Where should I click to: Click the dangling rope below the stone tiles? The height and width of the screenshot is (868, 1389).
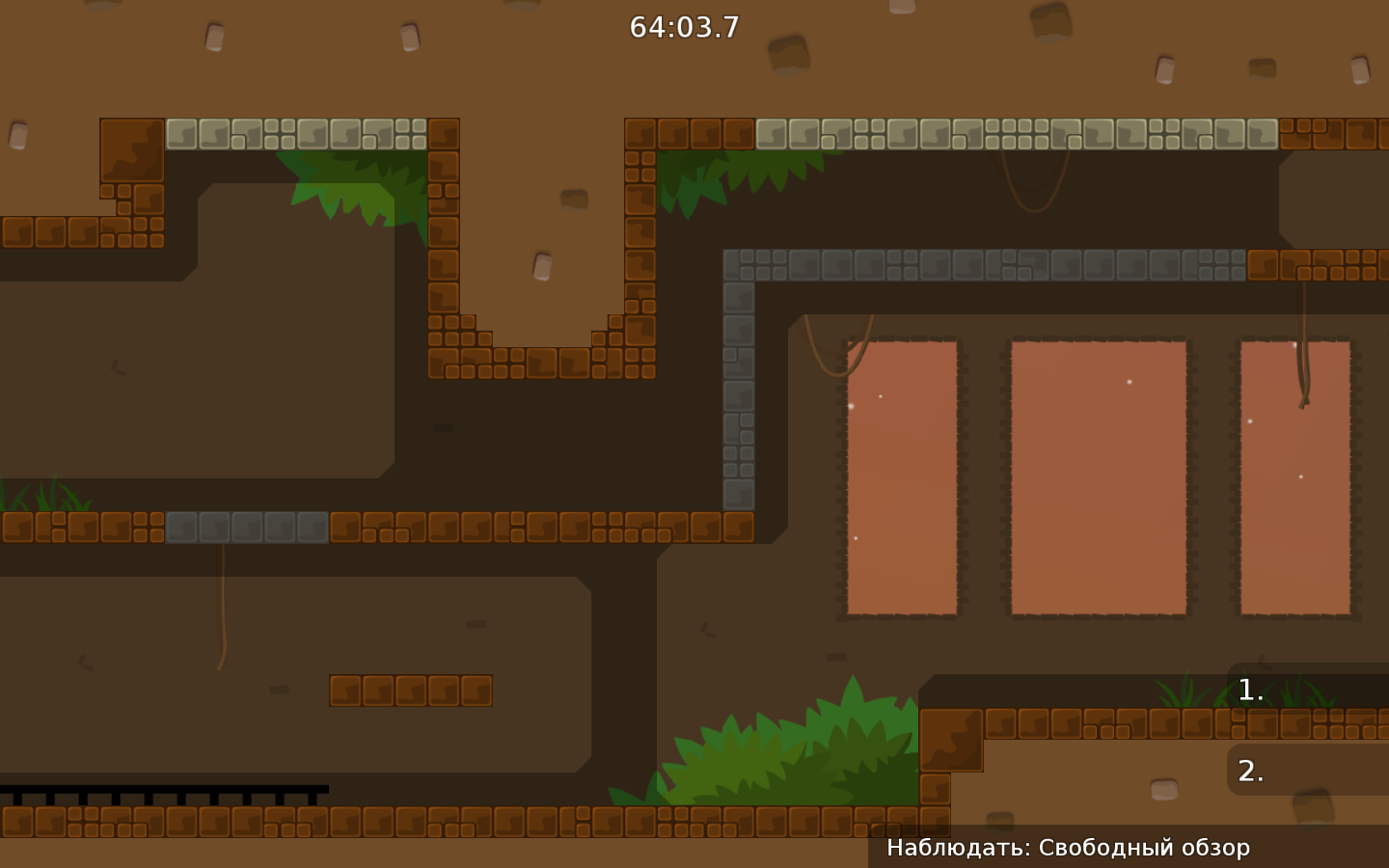click(x=224, y=603)
